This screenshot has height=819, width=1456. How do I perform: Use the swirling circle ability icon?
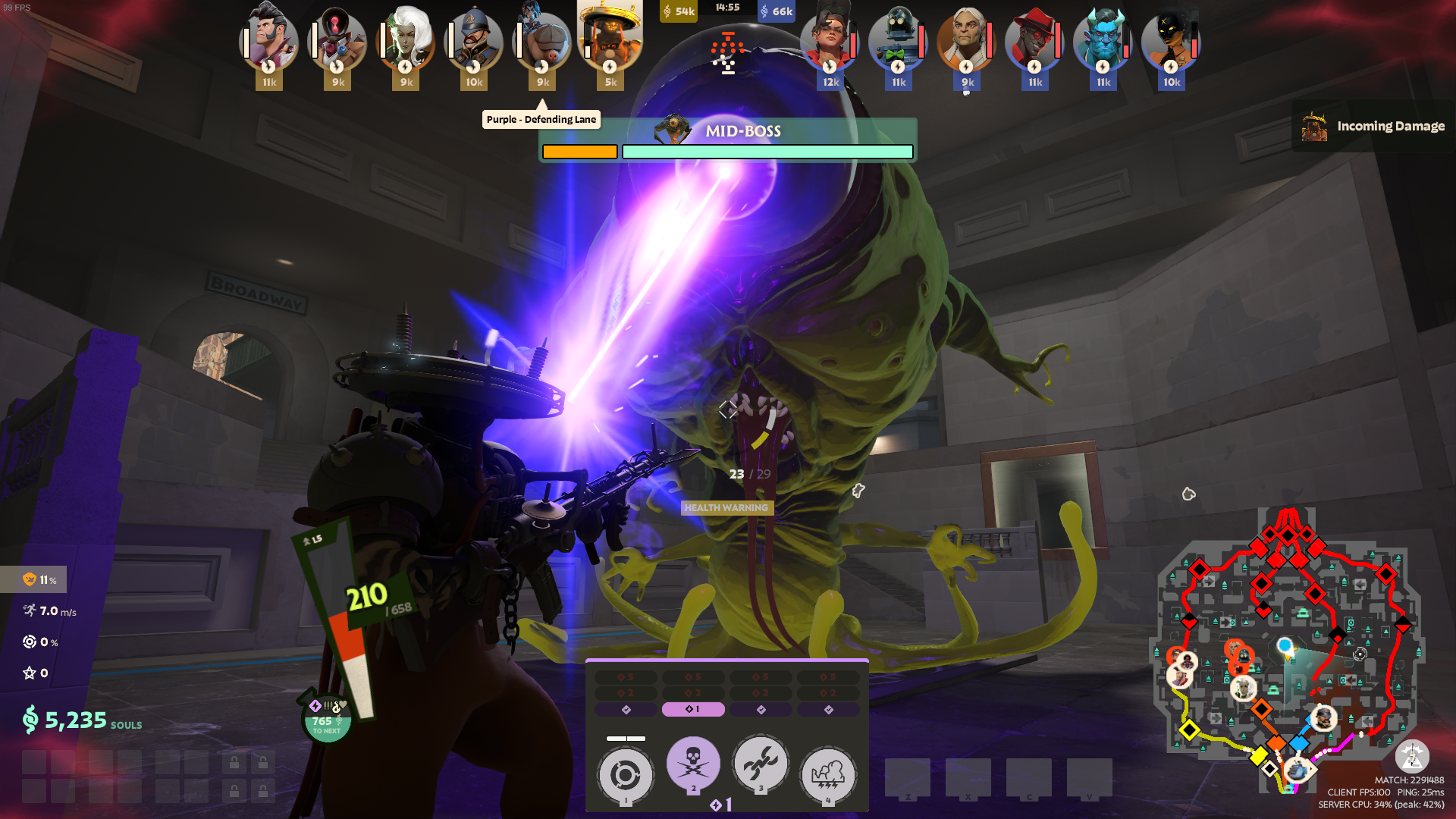click(626, 775)
